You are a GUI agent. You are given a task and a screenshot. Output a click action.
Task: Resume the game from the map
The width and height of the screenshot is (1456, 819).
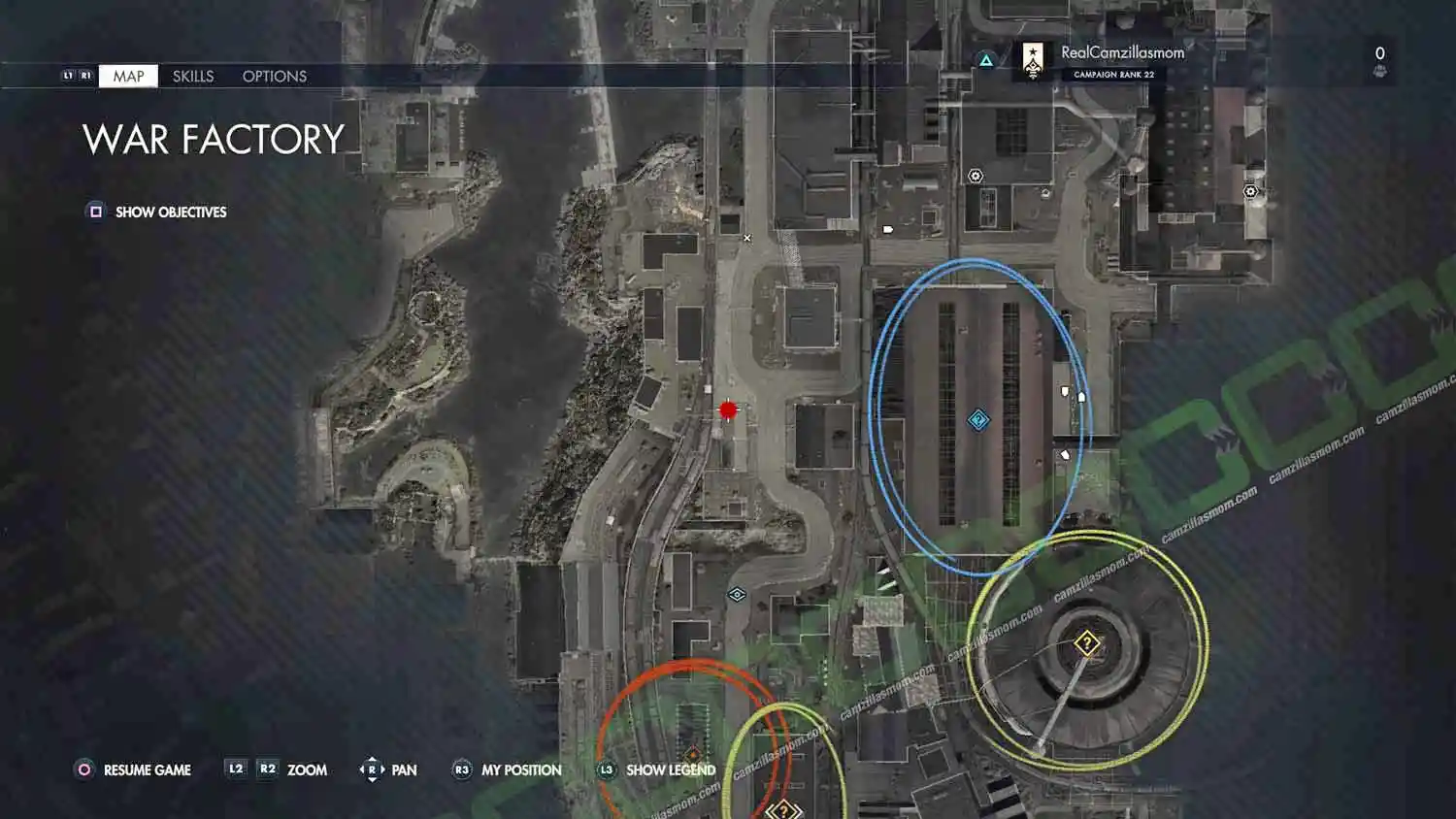(x=147, y=770)
